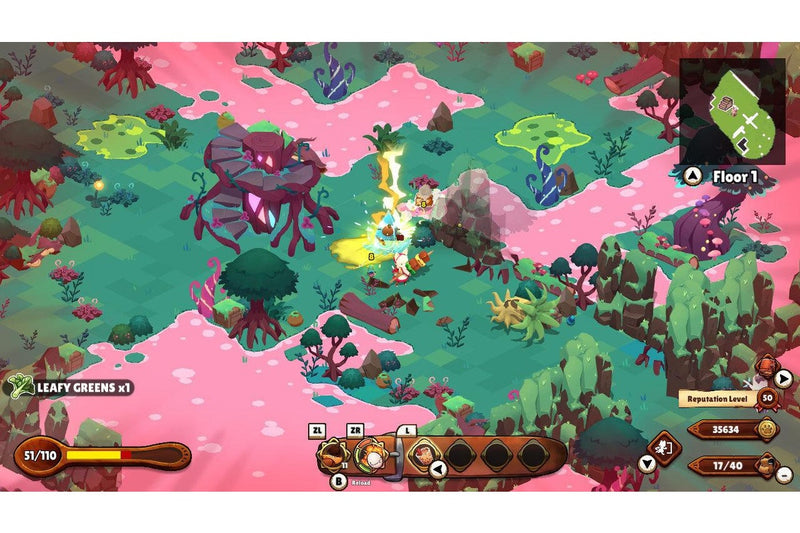Use the drink item in the belt
This screenshot has width=800, height=533.
422,455
